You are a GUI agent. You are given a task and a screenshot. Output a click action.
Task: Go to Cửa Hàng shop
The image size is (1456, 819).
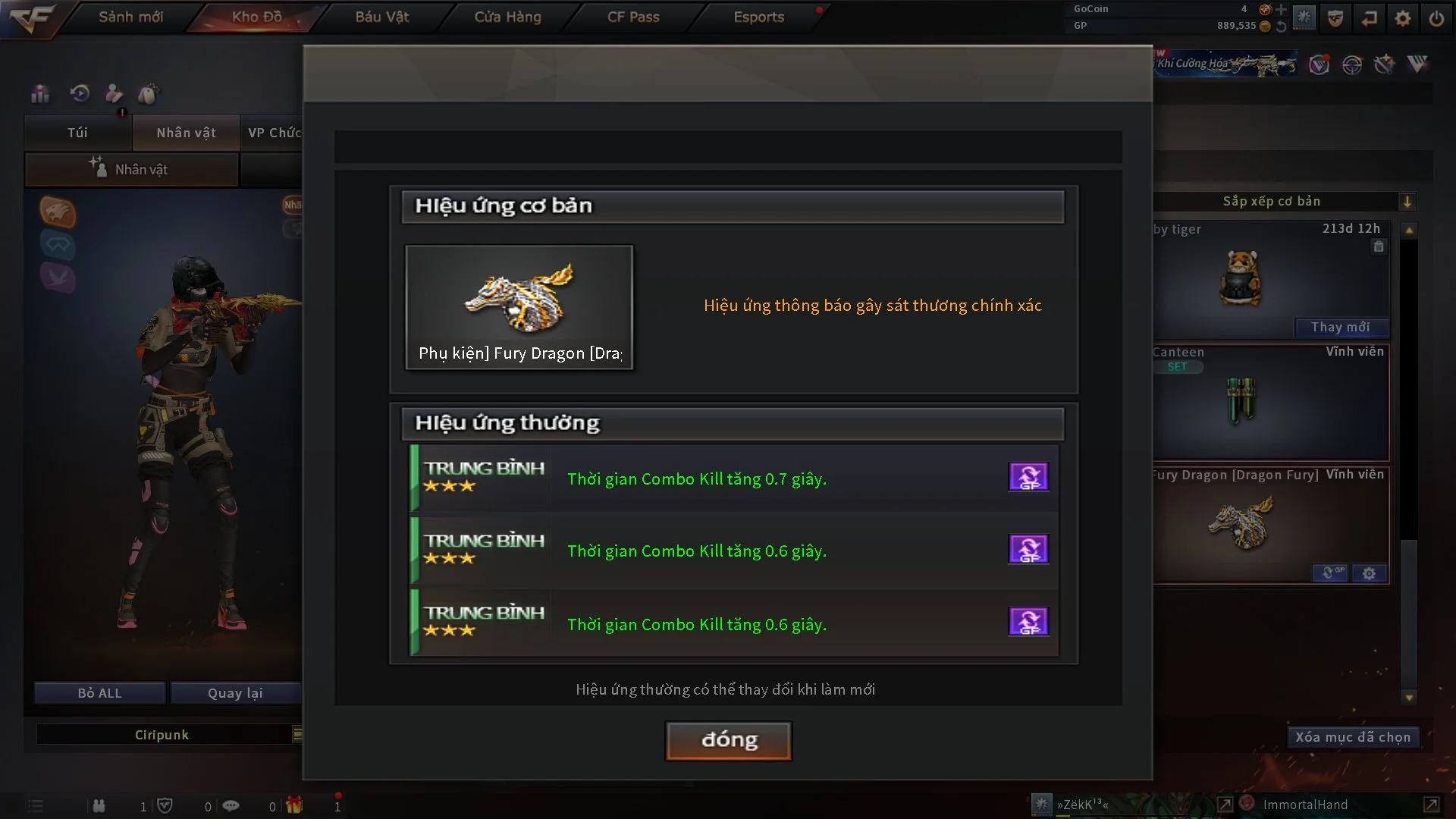tap(507, 17)
